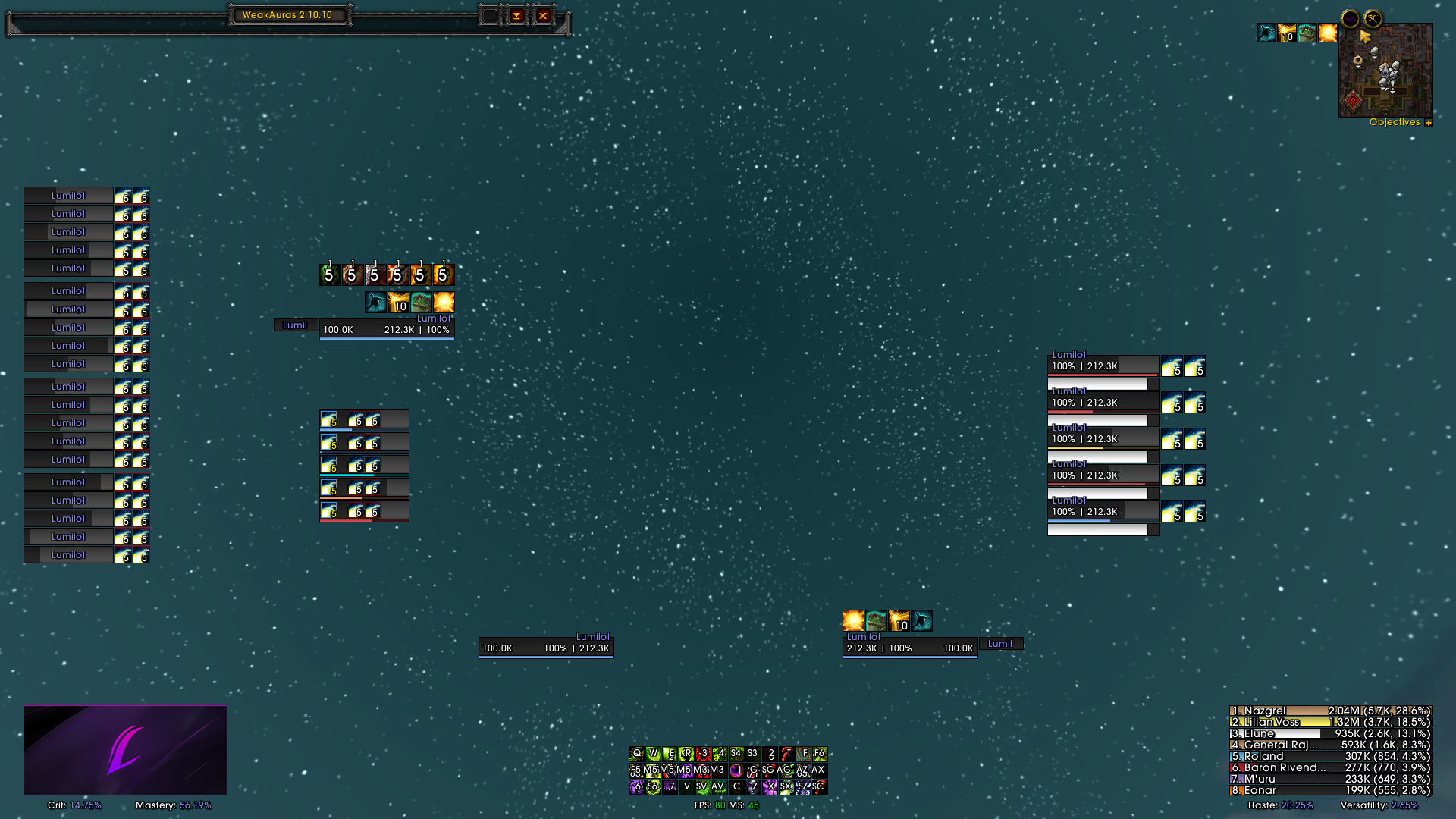Select the Eonar row in damage meter
This screenshot has width=1456, height=819.
[x=1330, y=790]
